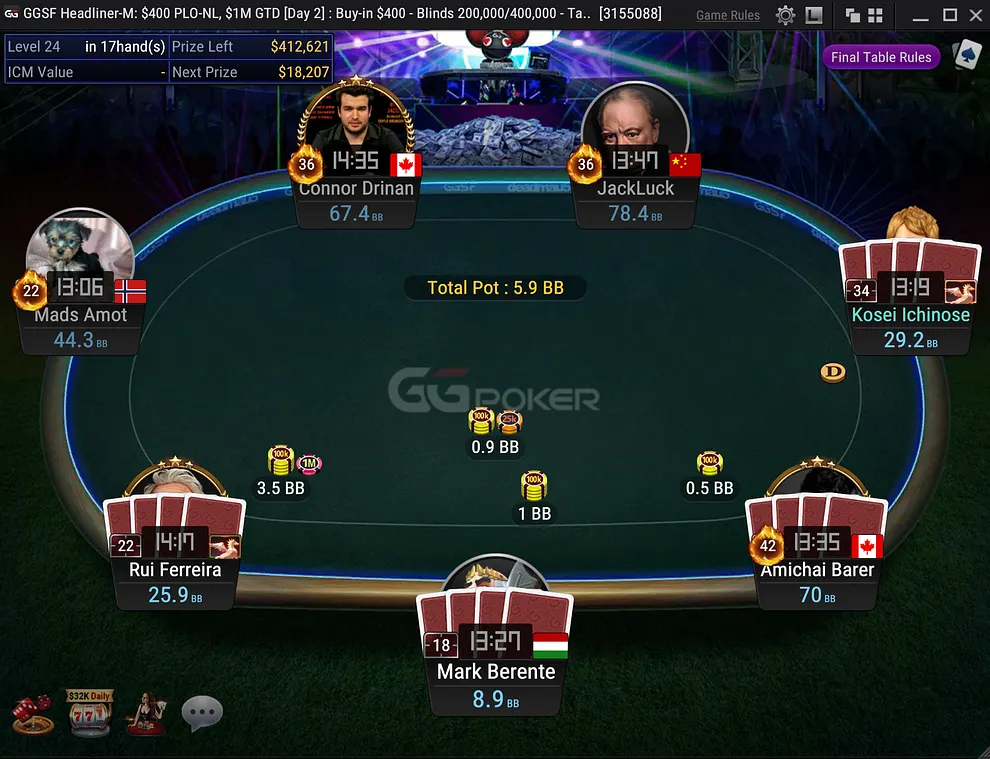The image size is (990, 759).
Task: Cascade the table windows
Action: point(853,15)
